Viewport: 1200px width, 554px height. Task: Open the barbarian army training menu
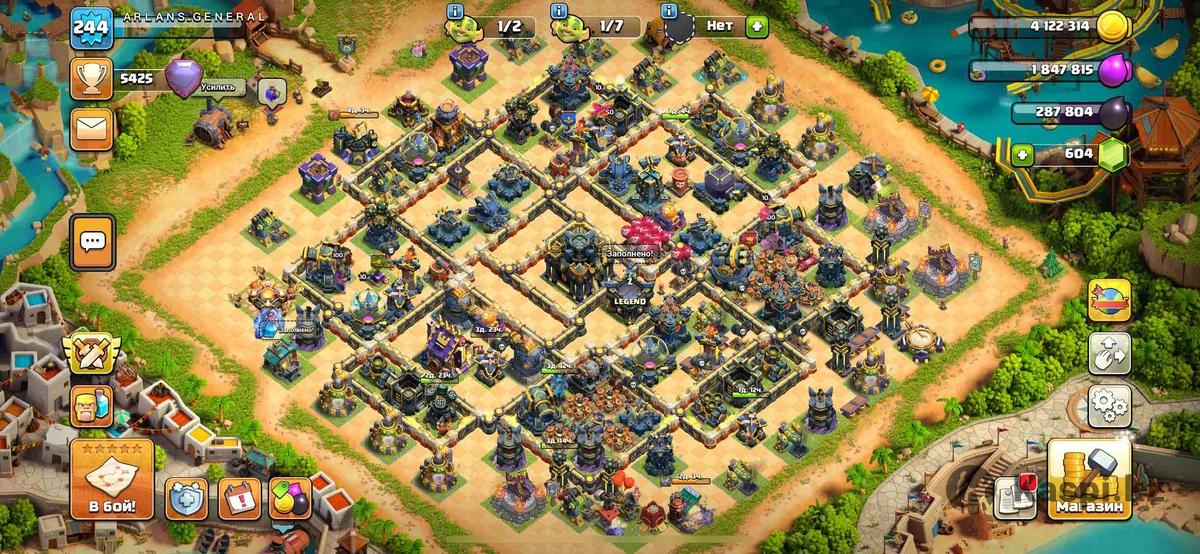(x=92, y=406)
